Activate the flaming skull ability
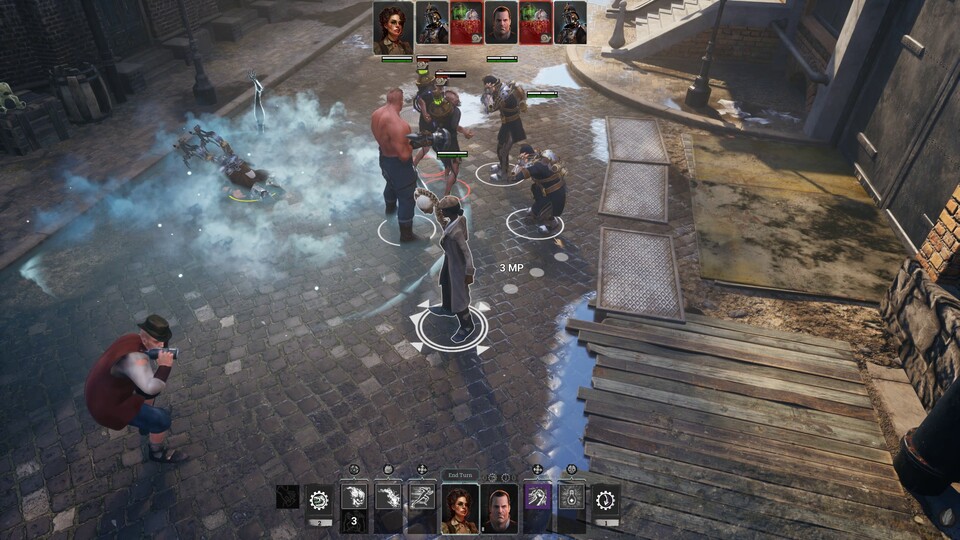 (354, 498)
